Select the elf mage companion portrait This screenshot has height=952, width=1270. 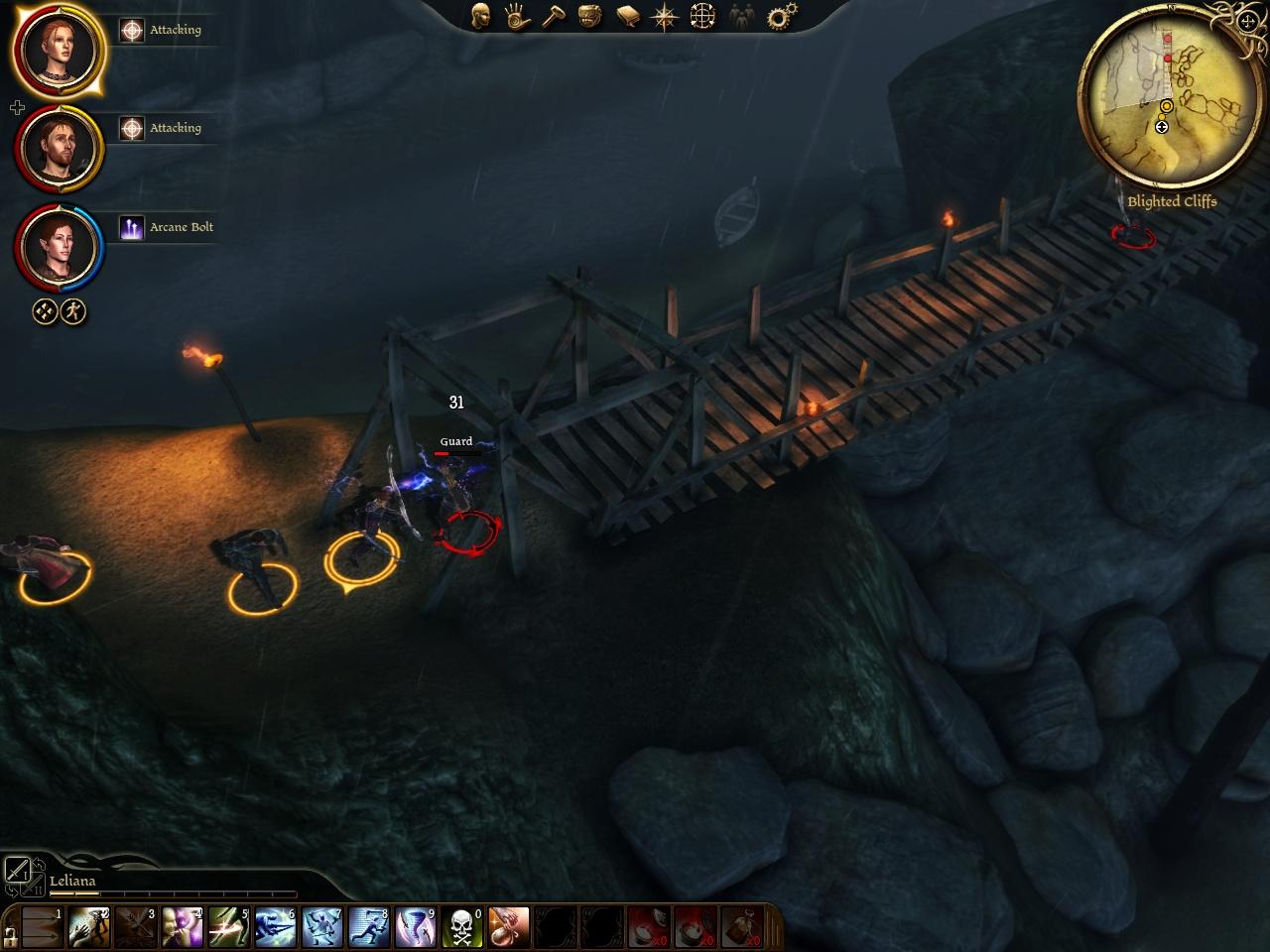[60, 247]
